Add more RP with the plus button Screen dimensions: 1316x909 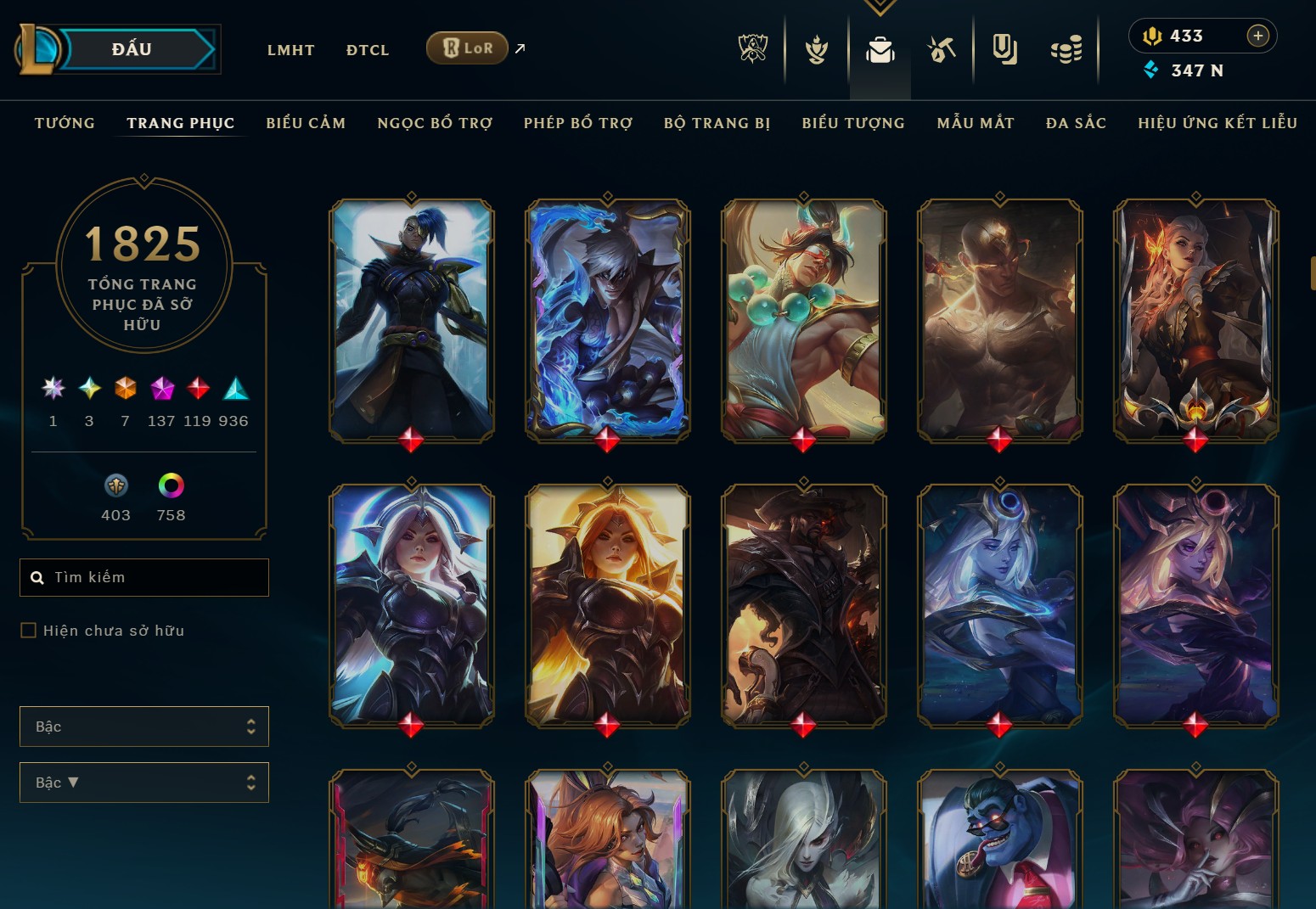(1257, 36)
